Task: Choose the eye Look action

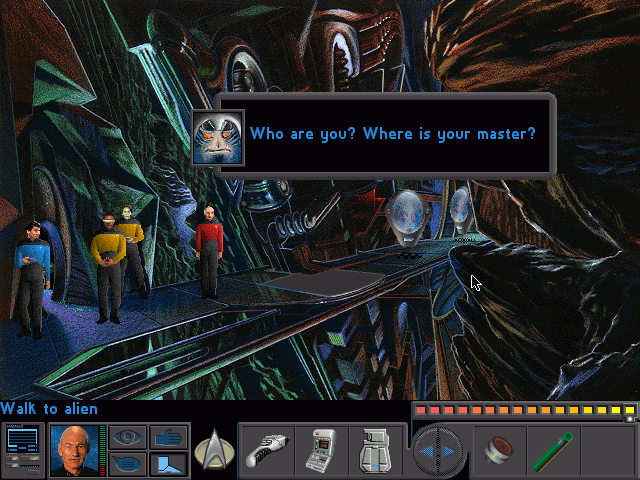Action: (127, 437)
